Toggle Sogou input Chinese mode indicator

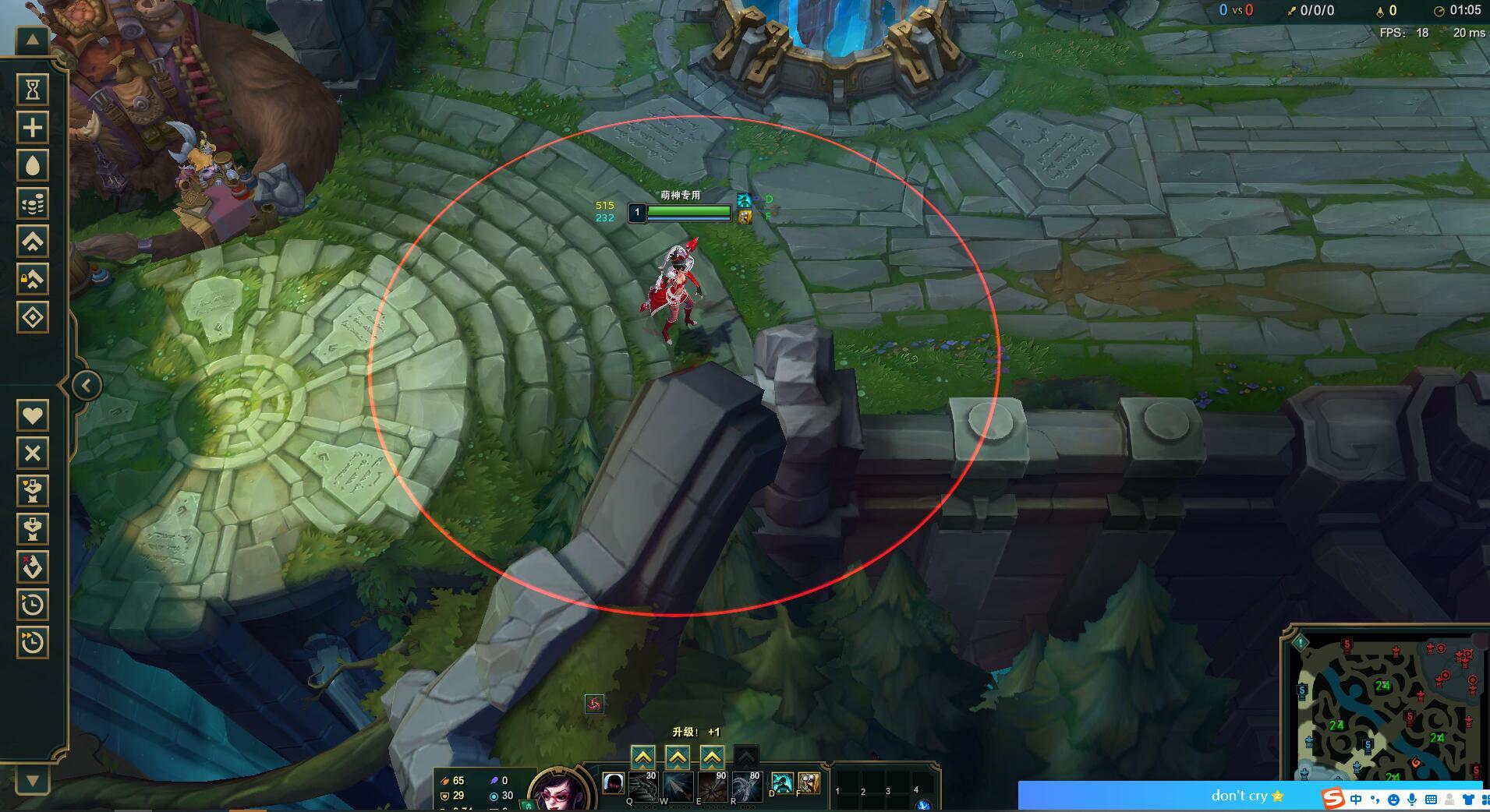(1356, 800)
